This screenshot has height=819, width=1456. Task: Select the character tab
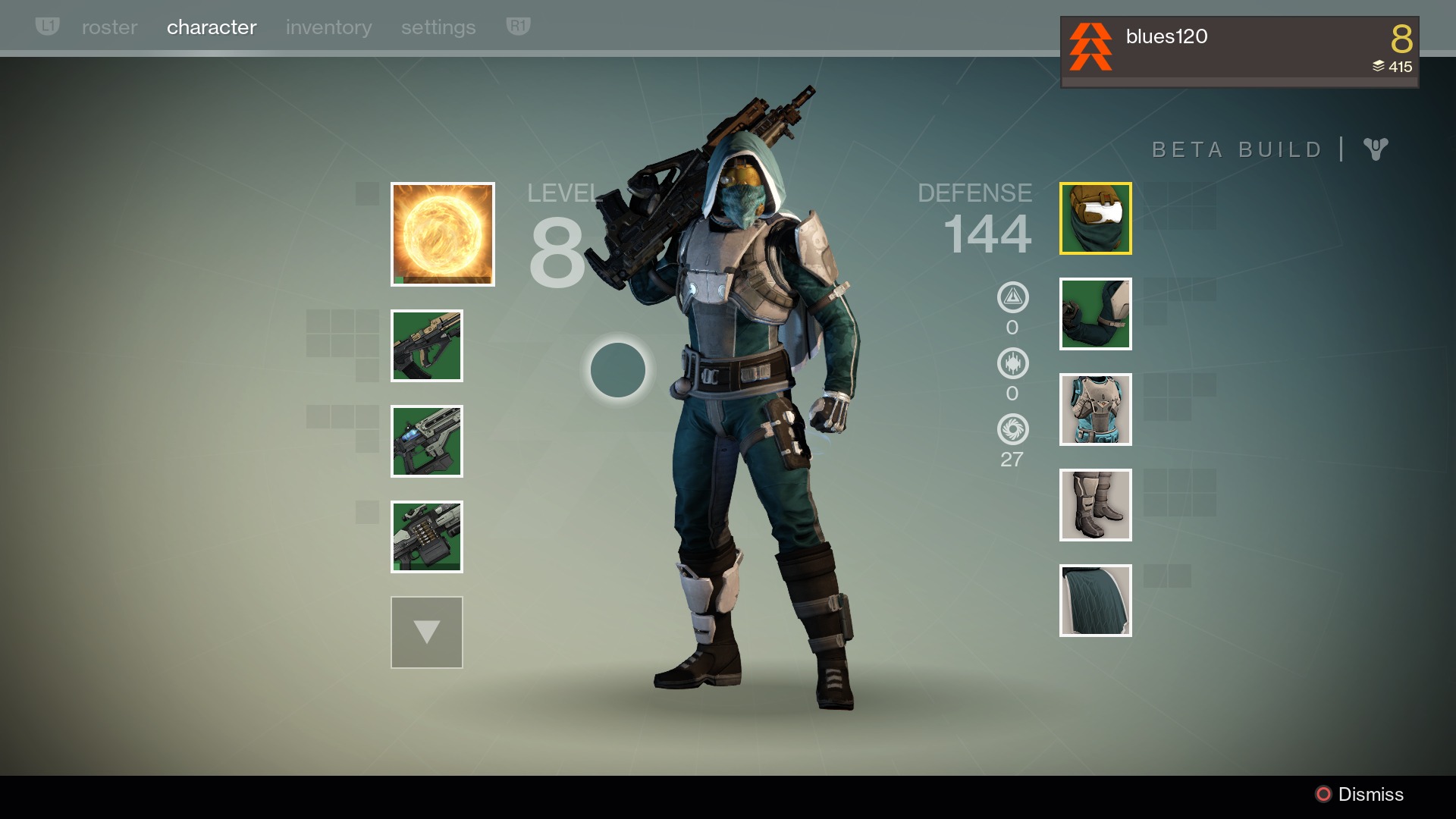click(212, 27)
